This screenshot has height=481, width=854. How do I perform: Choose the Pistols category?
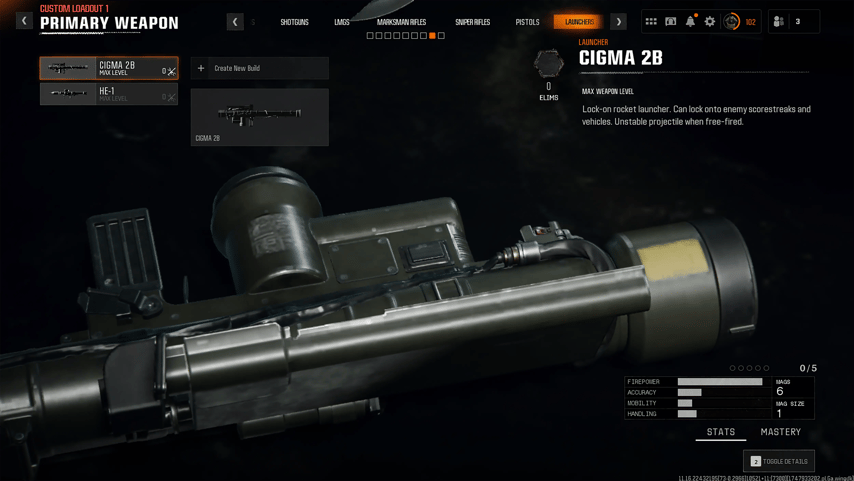[527, 22]
